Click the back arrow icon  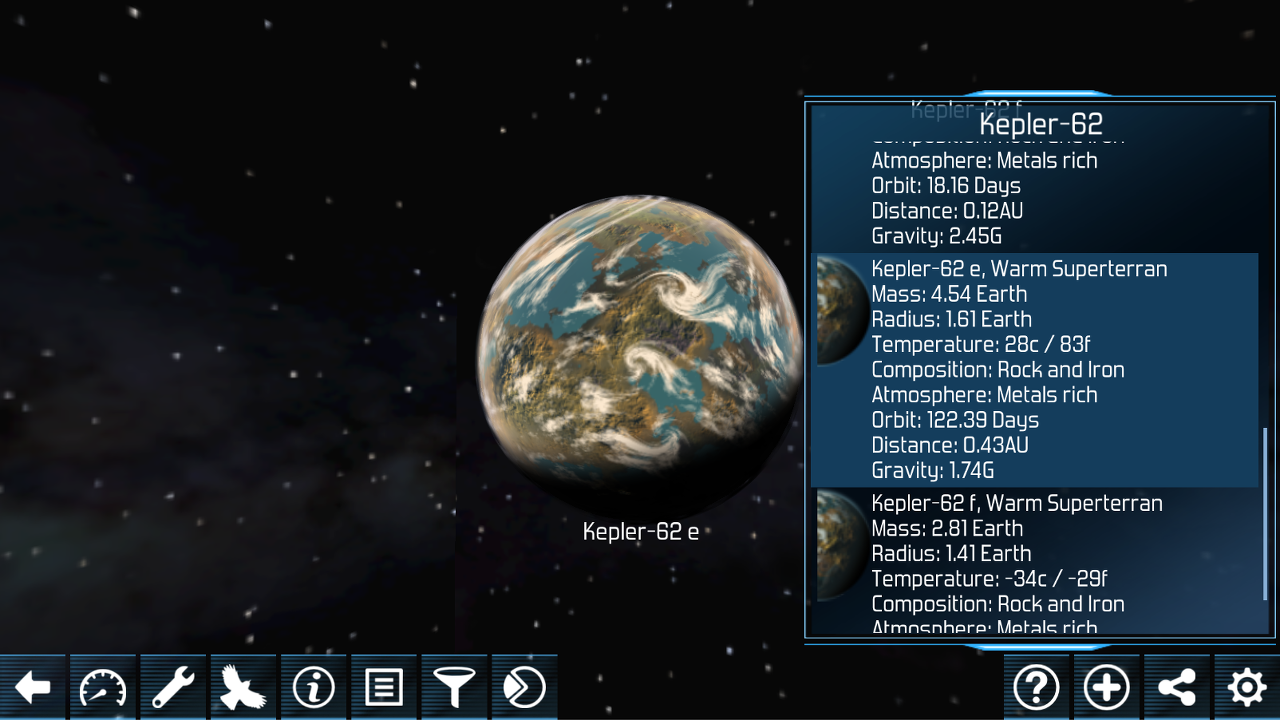tap(33, 687)
